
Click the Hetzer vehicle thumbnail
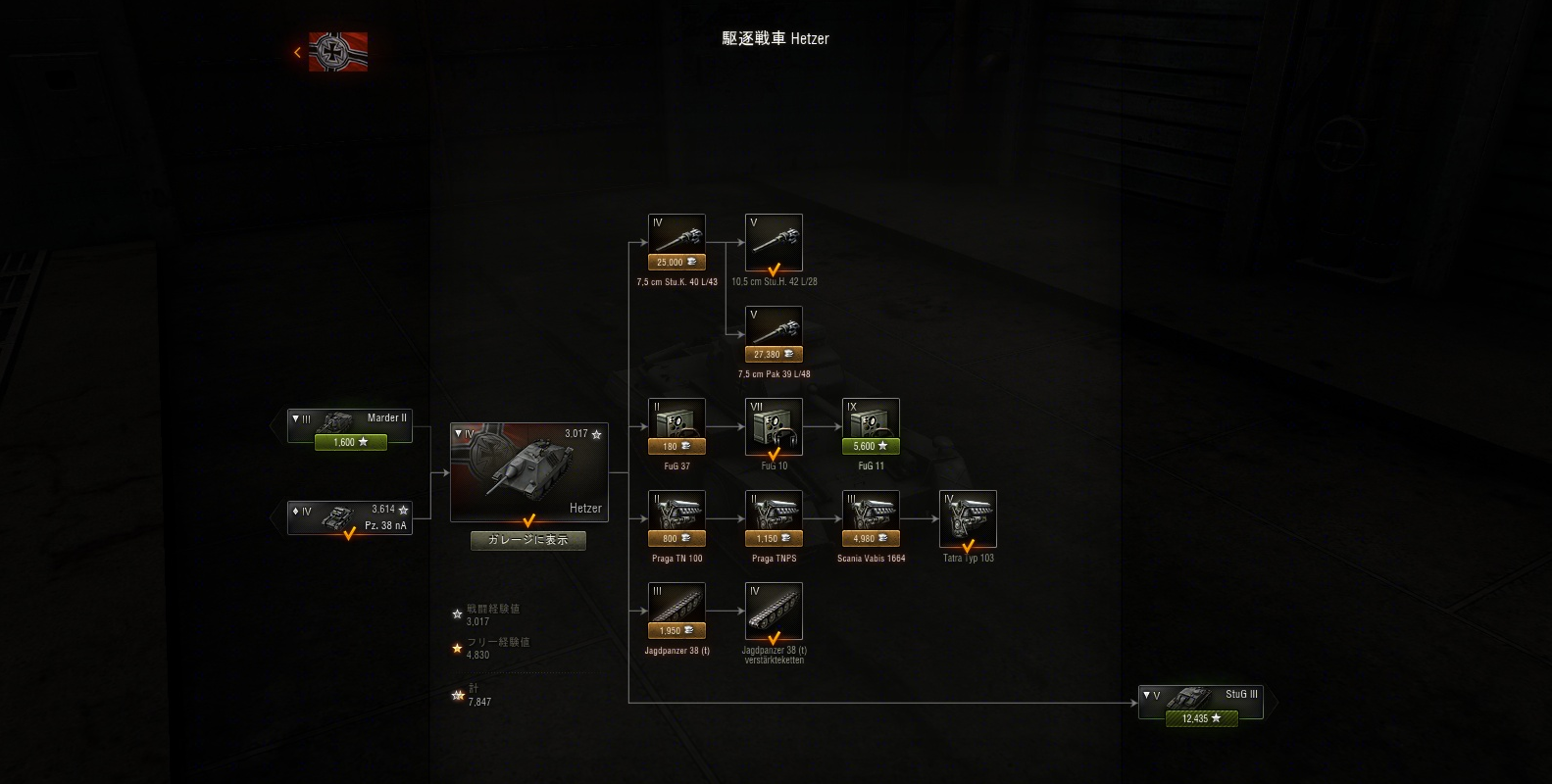coord(529,470)
